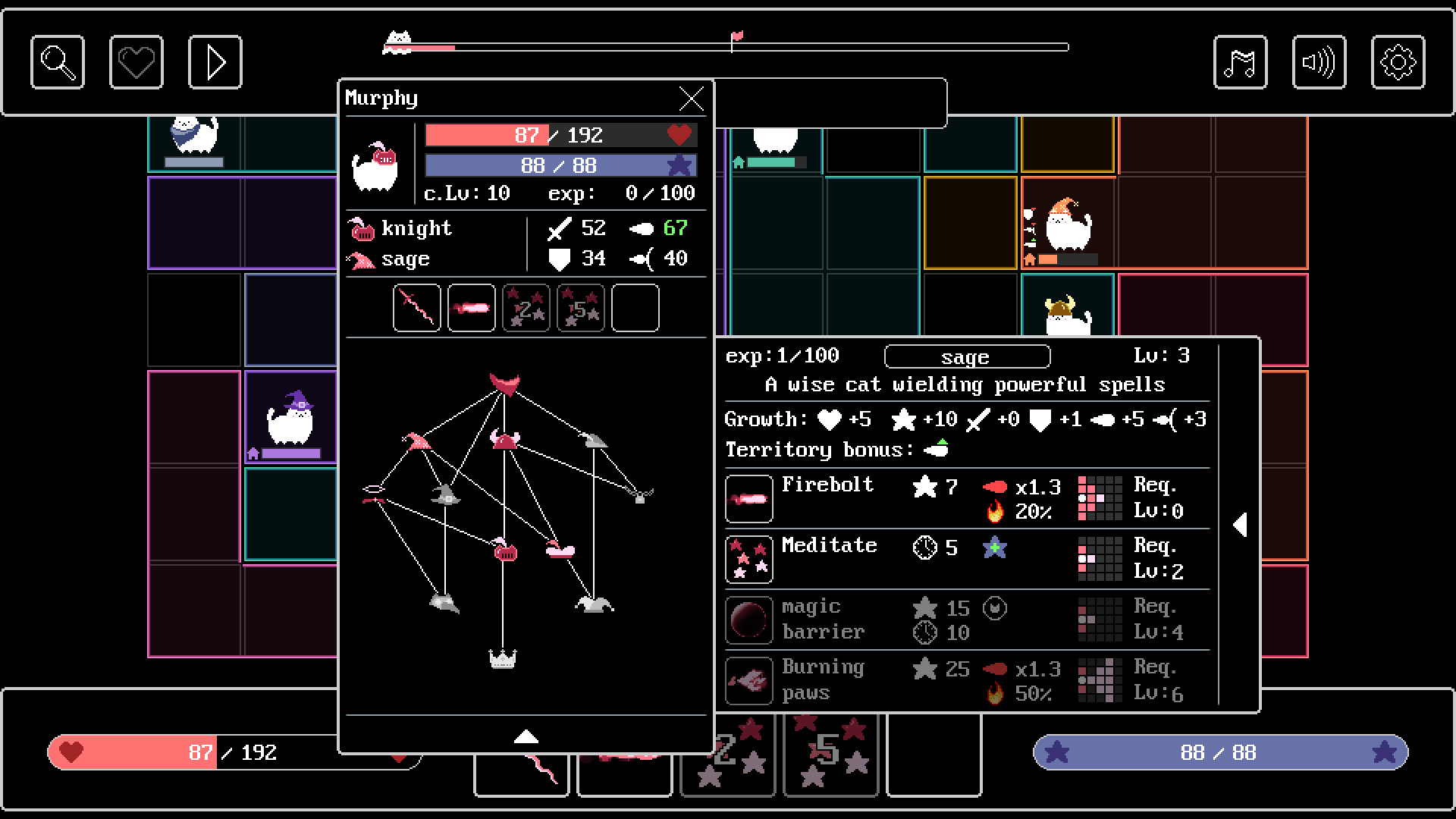Screen dimensions: 1456x819
Task: Select the Firebolt spell icon
Action: pyautogui.click(x=748, y=499)
